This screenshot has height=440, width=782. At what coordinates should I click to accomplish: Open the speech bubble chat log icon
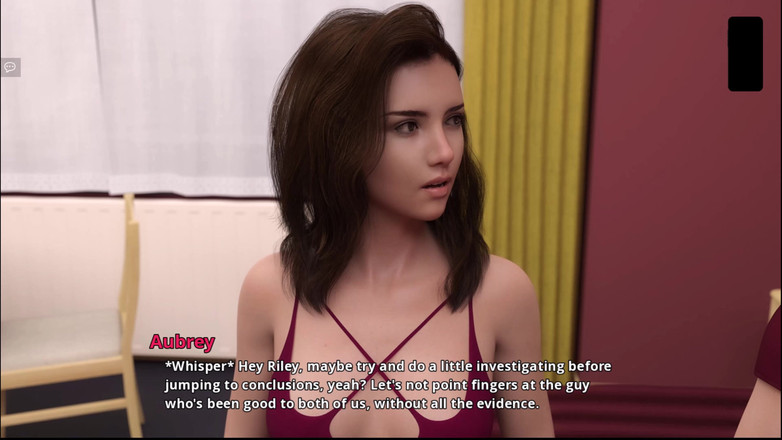click(10, 67)
